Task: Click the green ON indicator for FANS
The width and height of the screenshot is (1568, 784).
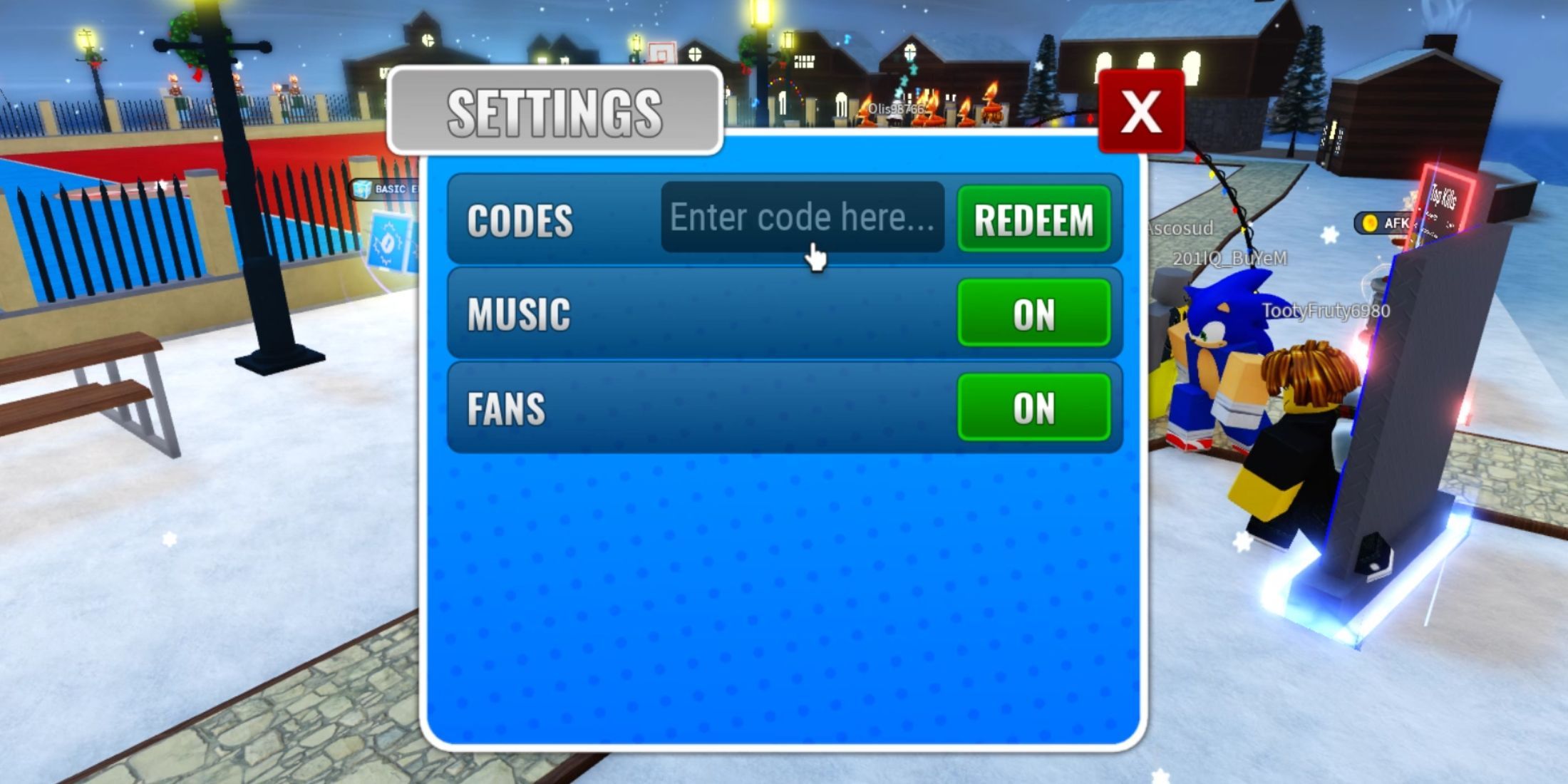Action: (x=1035, y=406)
